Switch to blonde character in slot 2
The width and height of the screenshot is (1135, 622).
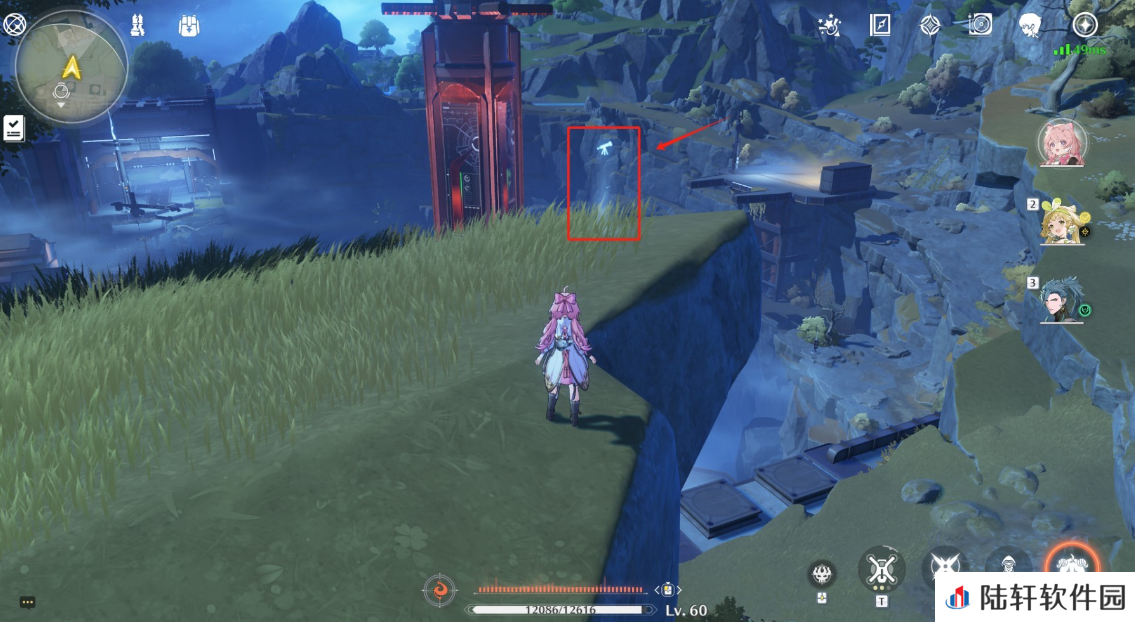click(x=1061, y=221)
